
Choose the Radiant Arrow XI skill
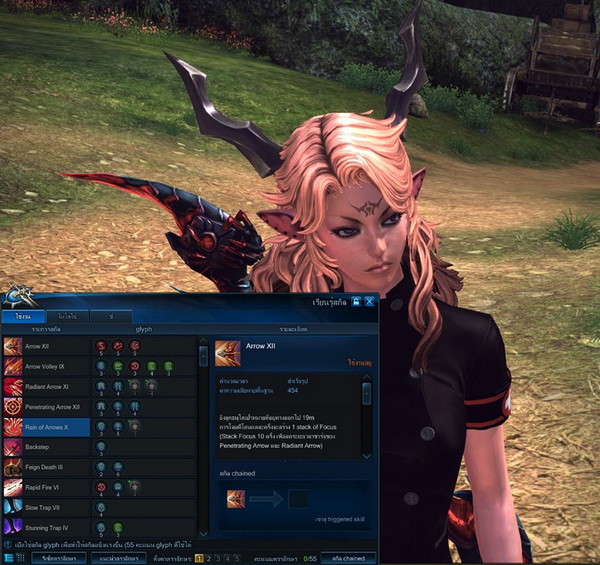pyautogui.click(x=45, y=386)
